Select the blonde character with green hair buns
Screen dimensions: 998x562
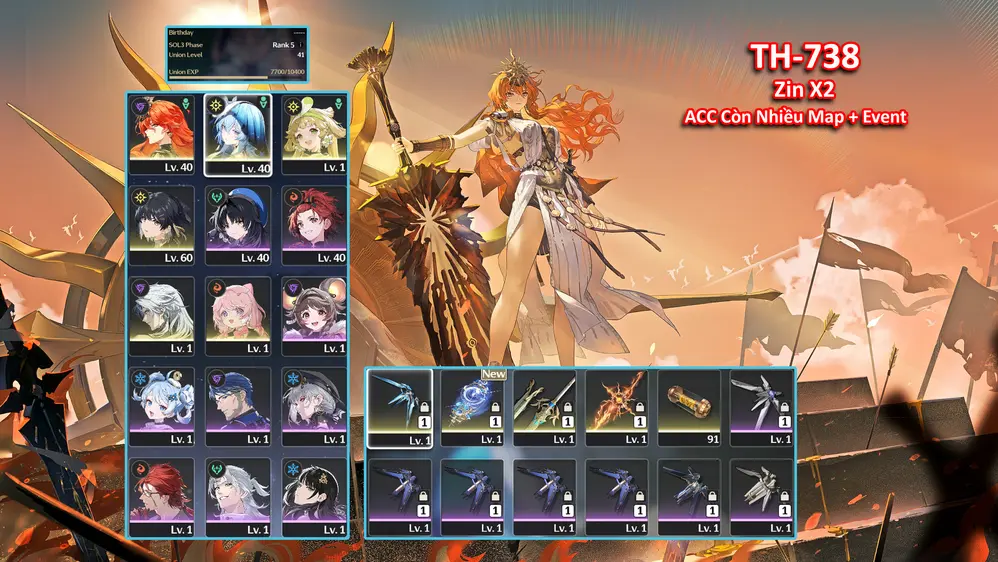(313, 135)
